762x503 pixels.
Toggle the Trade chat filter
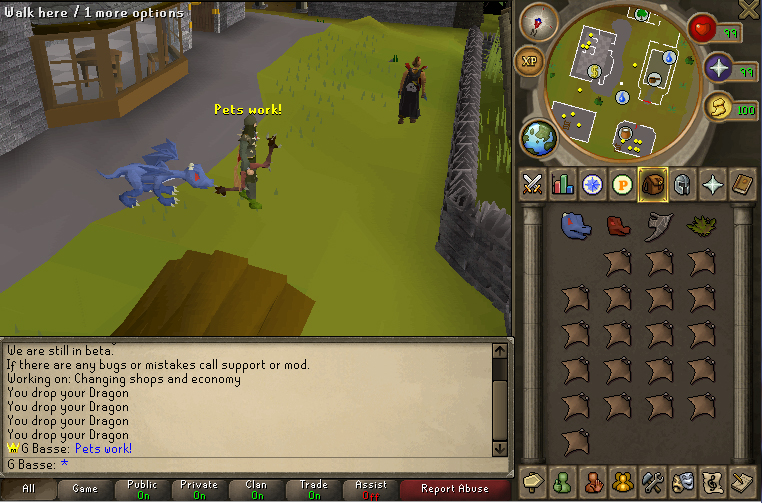pyautogui.click(x=313, y=489)
